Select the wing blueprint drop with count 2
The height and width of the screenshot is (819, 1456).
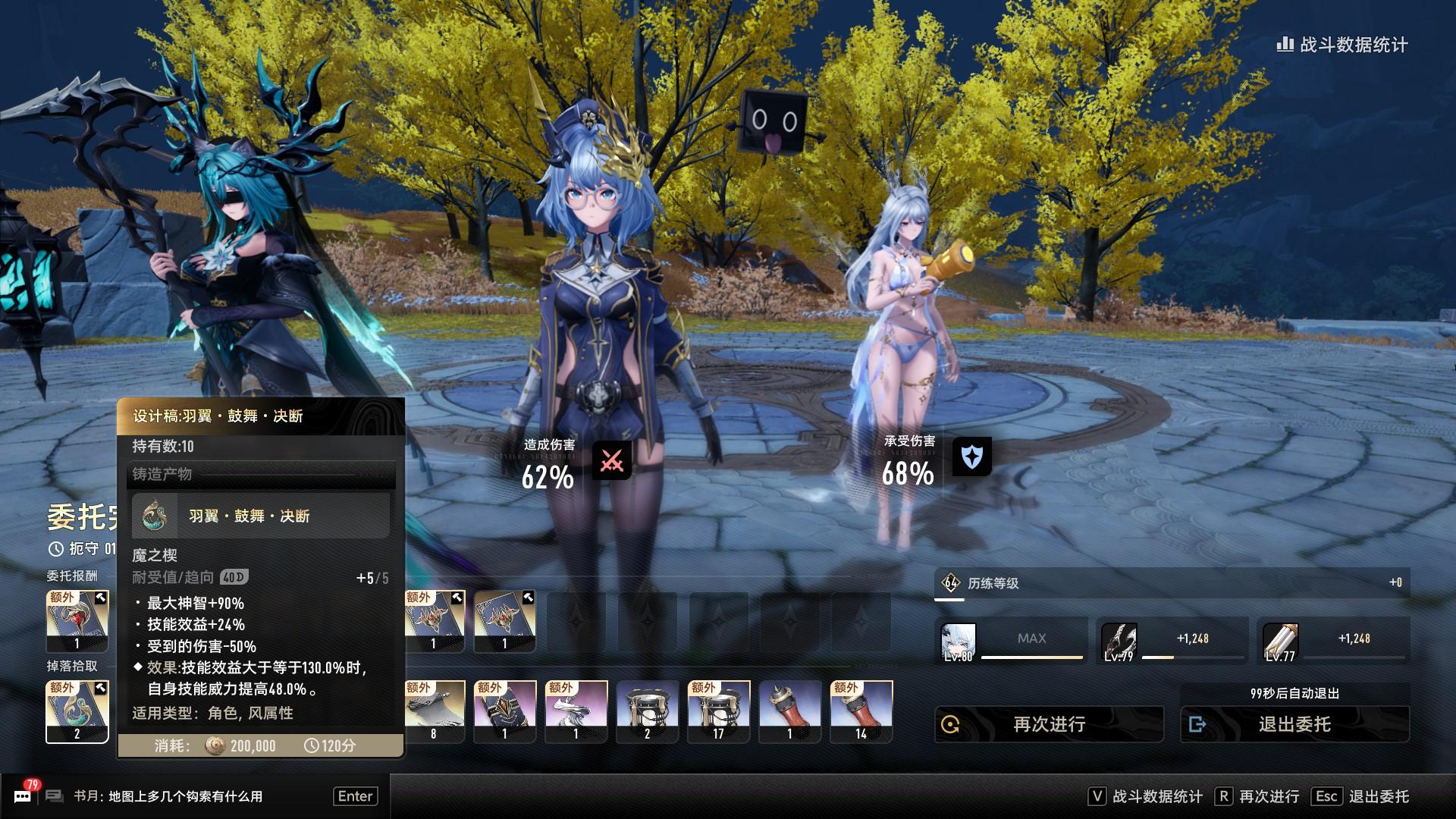[77, 711]
